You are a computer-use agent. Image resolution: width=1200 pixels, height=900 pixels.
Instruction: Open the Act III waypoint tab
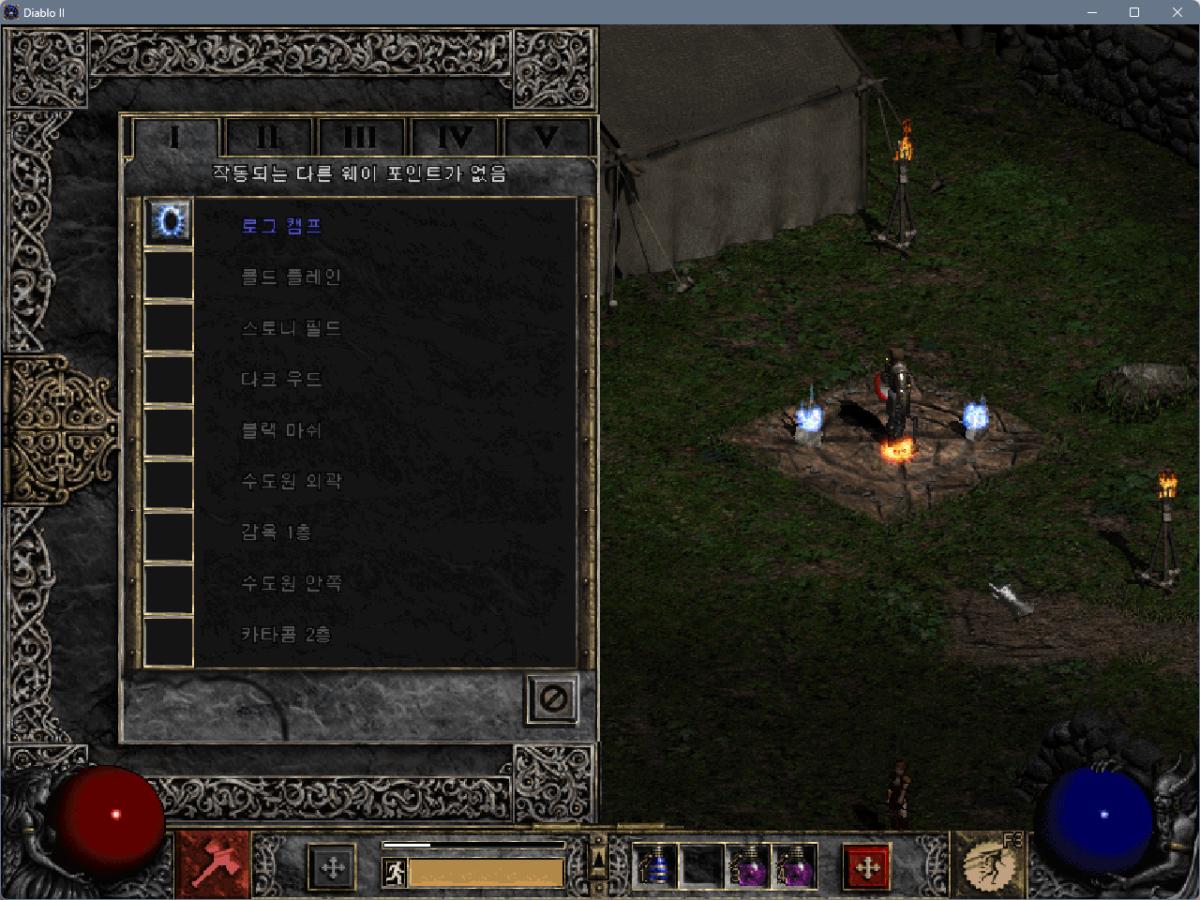[x=360, y=137]
